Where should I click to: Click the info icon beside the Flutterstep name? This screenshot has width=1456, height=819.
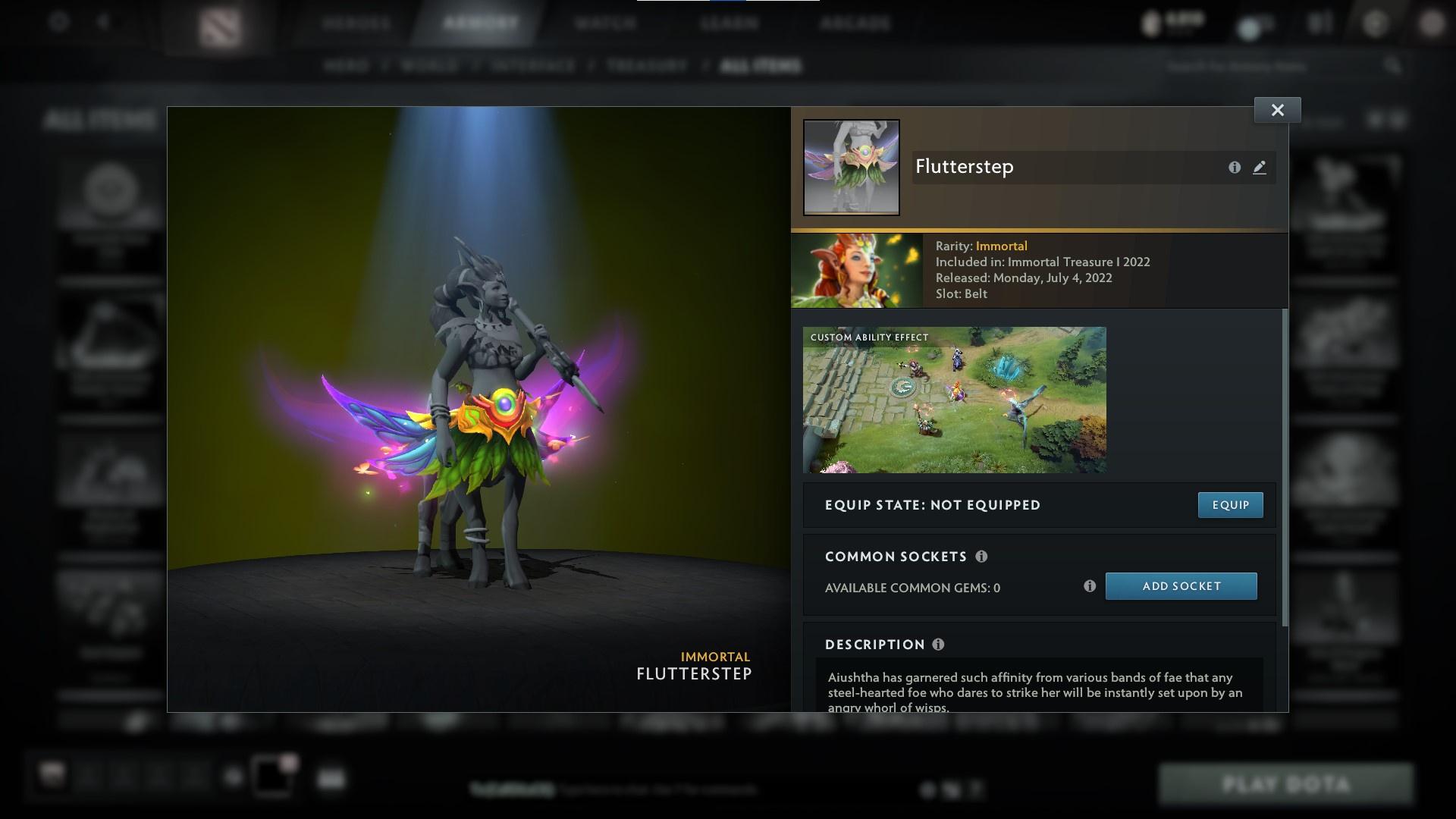tap(1233, 168)
